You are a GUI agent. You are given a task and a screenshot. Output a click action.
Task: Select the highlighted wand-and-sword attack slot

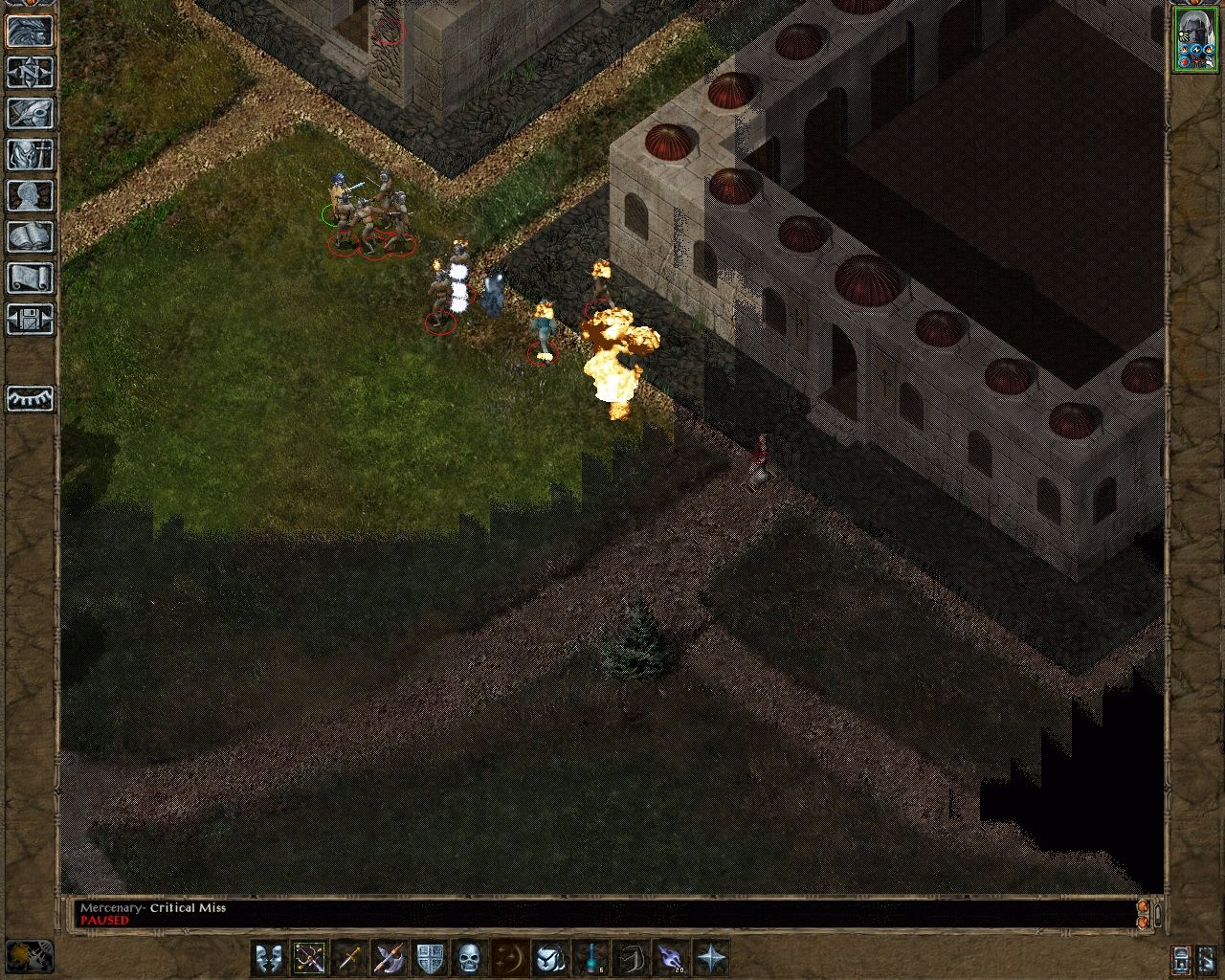click(x=310, y=954)
